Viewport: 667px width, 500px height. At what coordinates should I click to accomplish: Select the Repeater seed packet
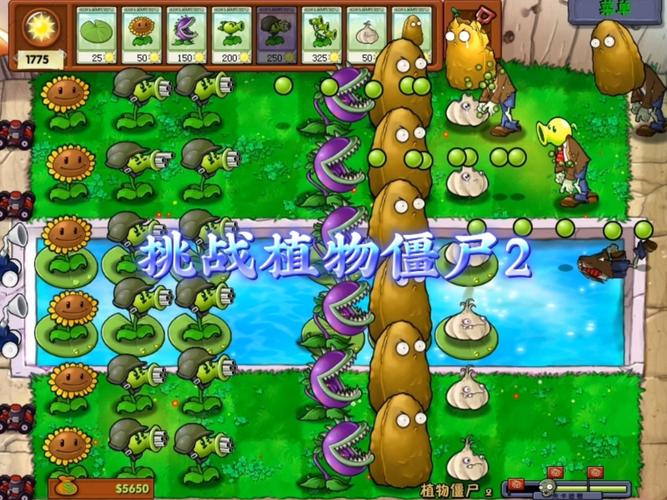click(233, 37)
